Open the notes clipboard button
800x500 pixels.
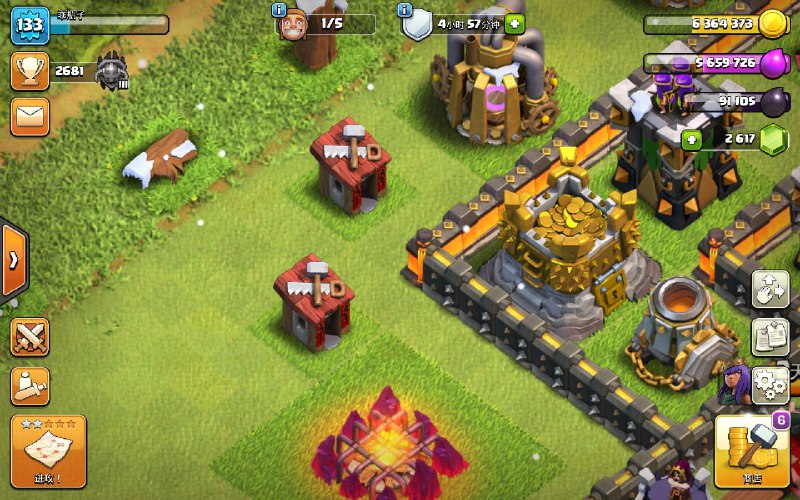tap(770, 337)
